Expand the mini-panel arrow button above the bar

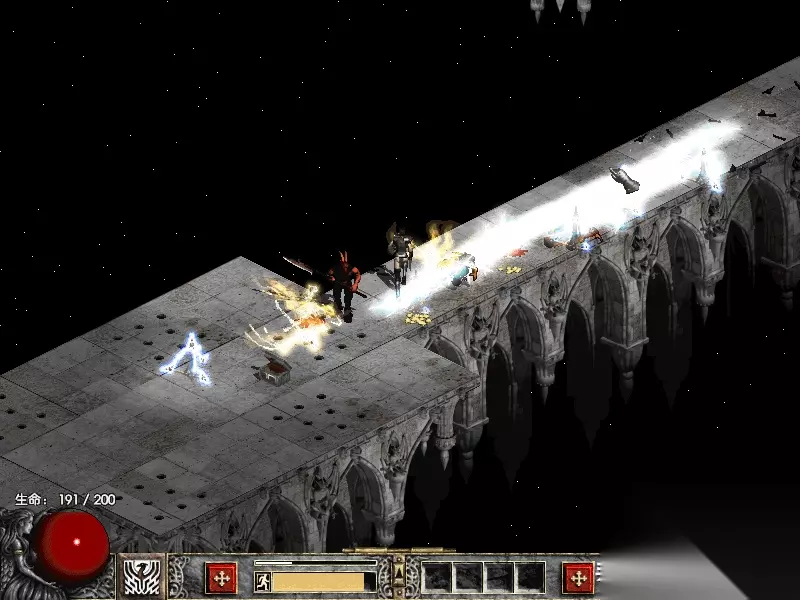point(399,571)
